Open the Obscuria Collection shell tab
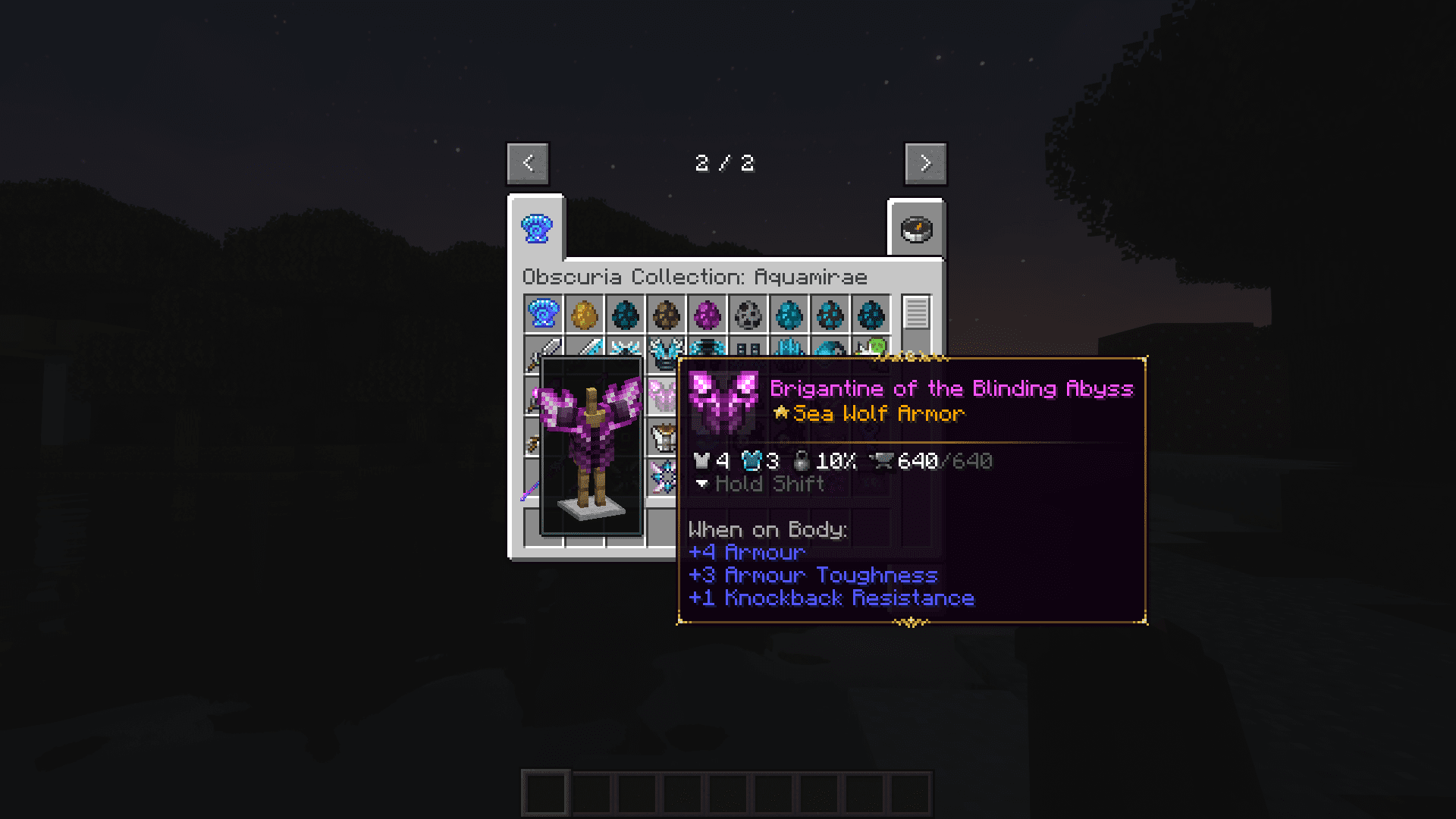This screenshot has height=819, width=1456. 538,229
